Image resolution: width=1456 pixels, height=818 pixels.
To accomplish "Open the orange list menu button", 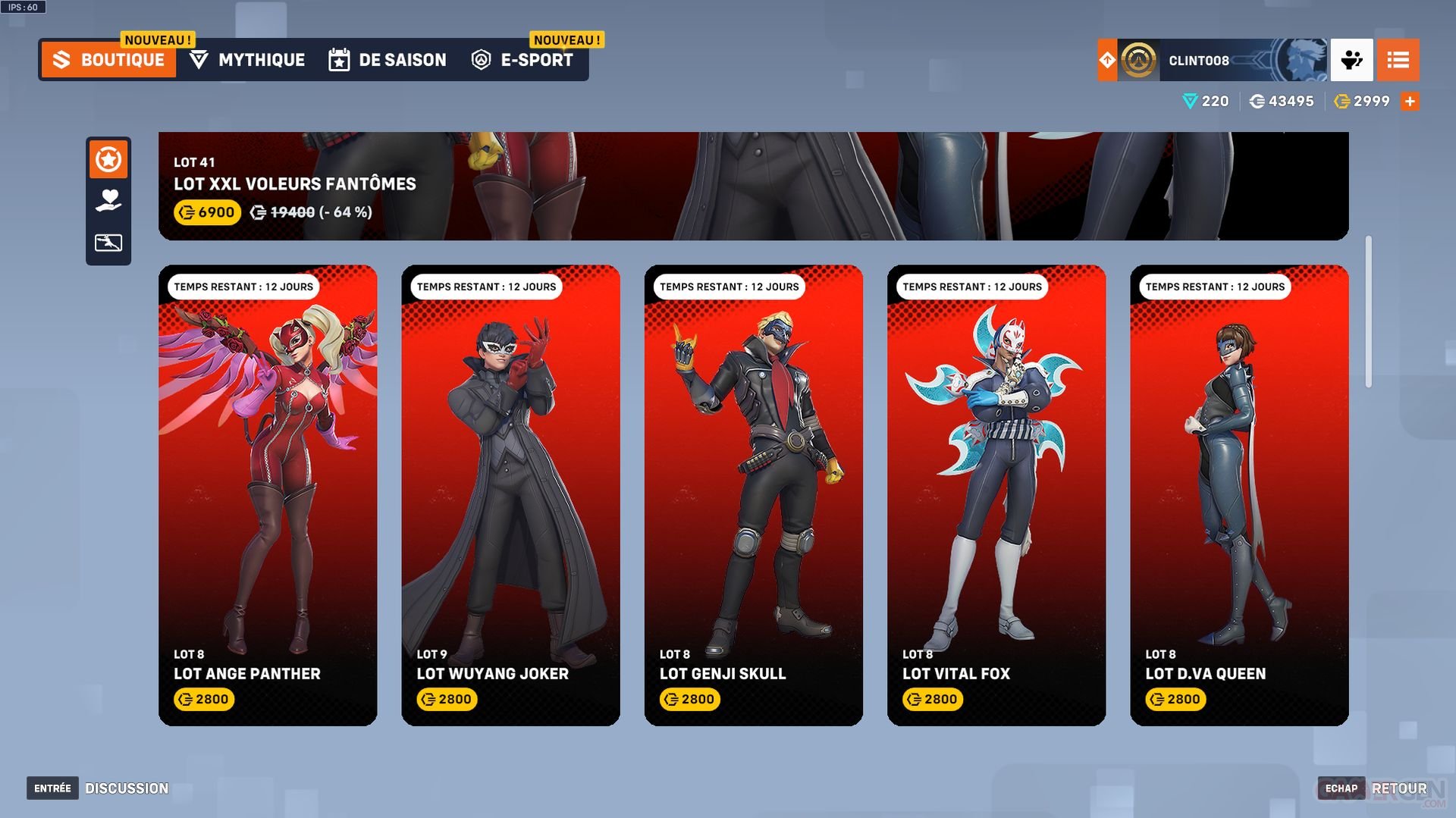I will pos(1398,60).
